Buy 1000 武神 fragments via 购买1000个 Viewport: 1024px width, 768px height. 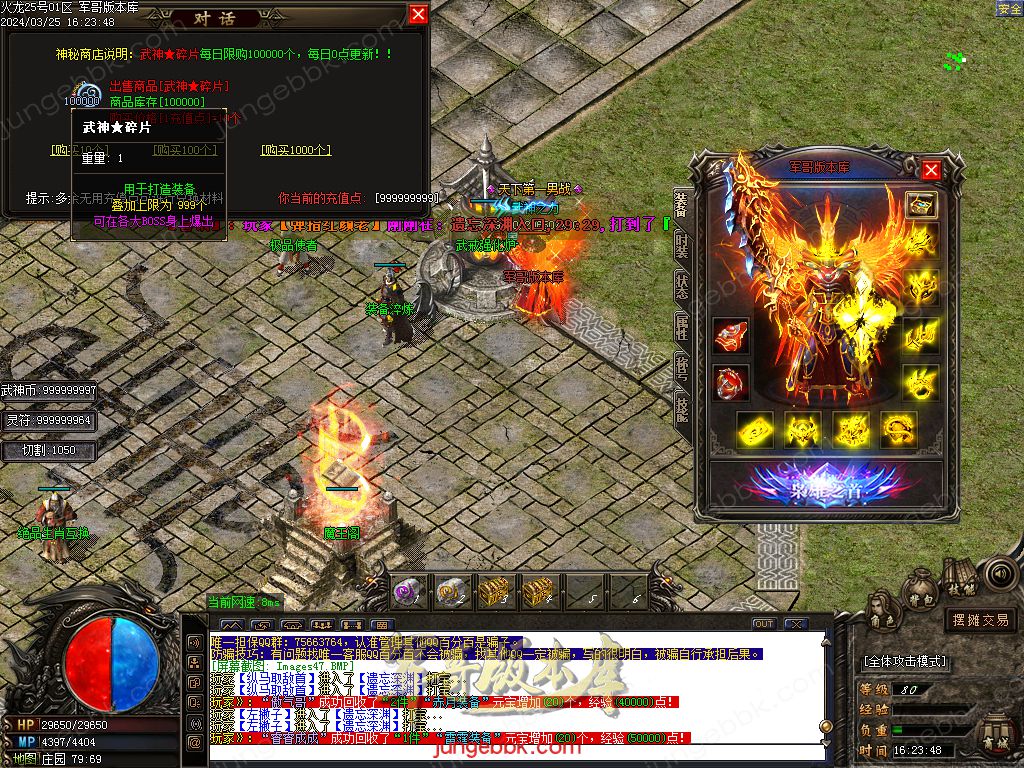pyautogui.click(x=296, y=150)
